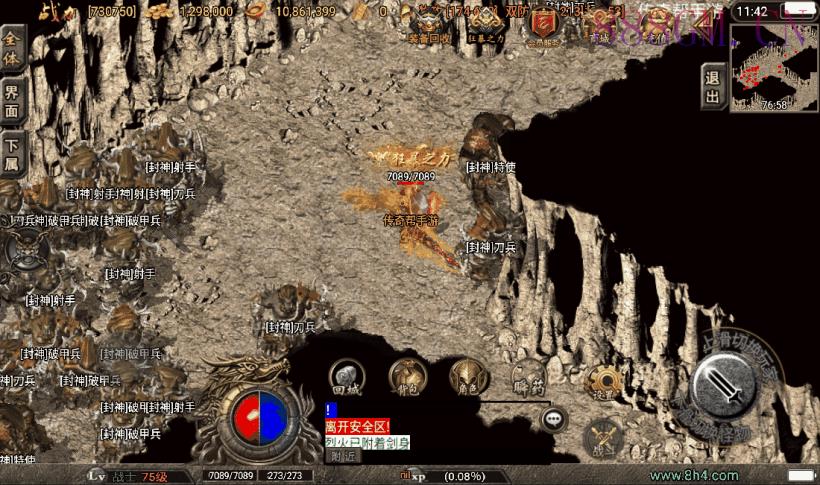This screenshot has width=820, height=485.
Task: Switch to the 界面 tab
Action: tap(12, 100)
